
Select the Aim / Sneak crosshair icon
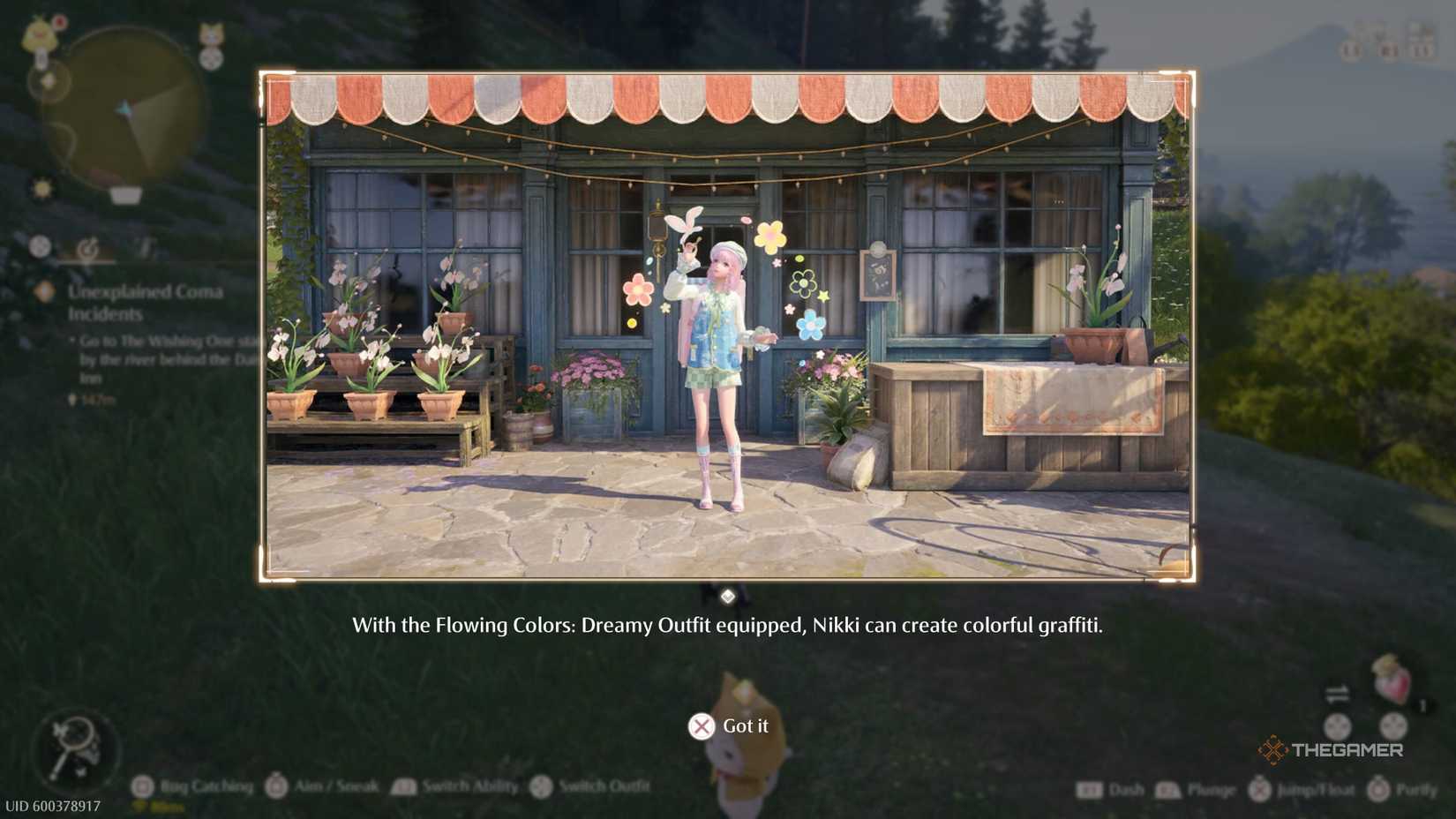[274, 785]
